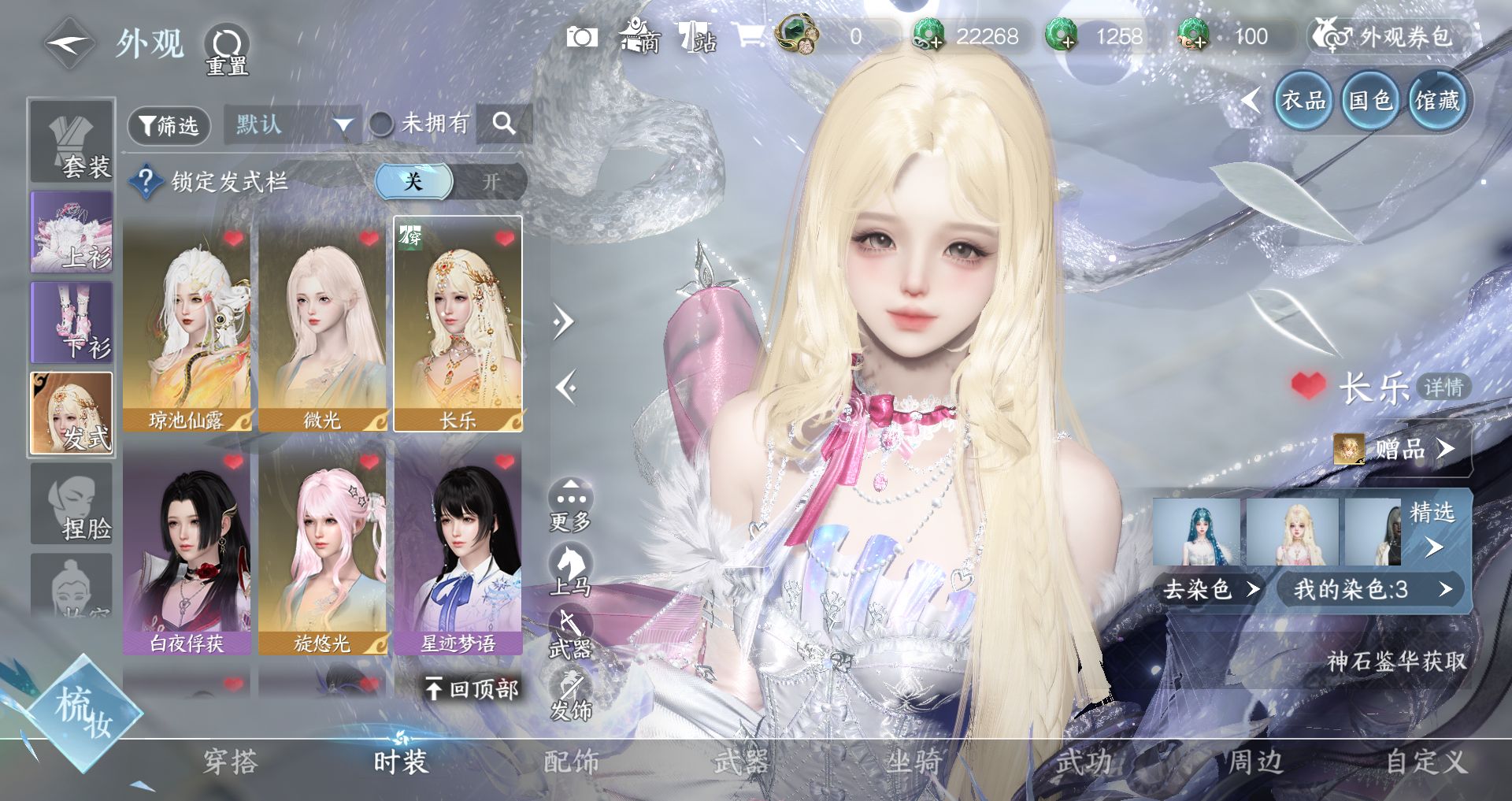Jump back with 回顶部 button
This screenshot has width=1512, height=801.
tap(472, 689)
